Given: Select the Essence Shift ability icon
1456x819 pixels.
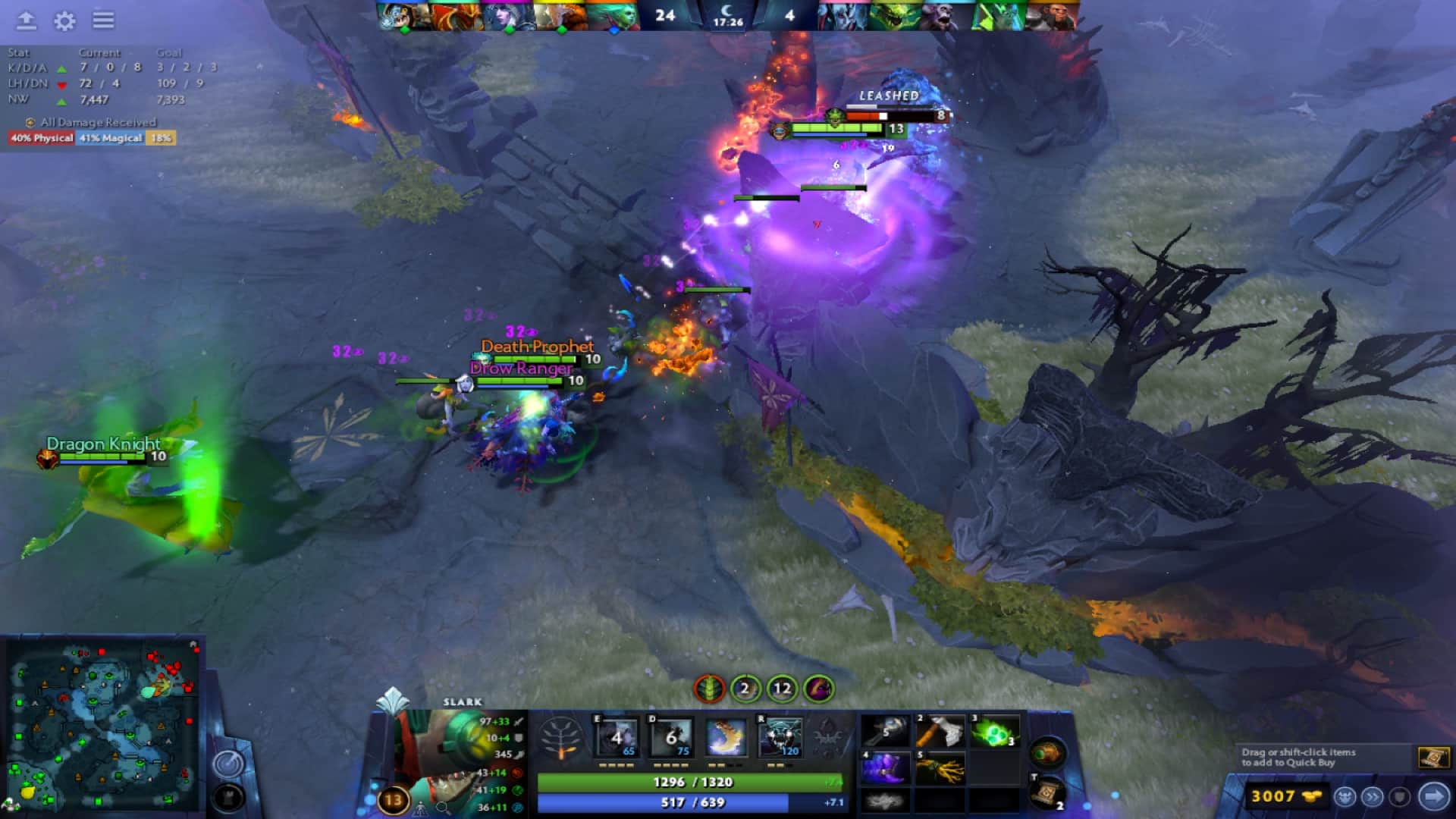Looking at the screenshot, I should (726, 738).
